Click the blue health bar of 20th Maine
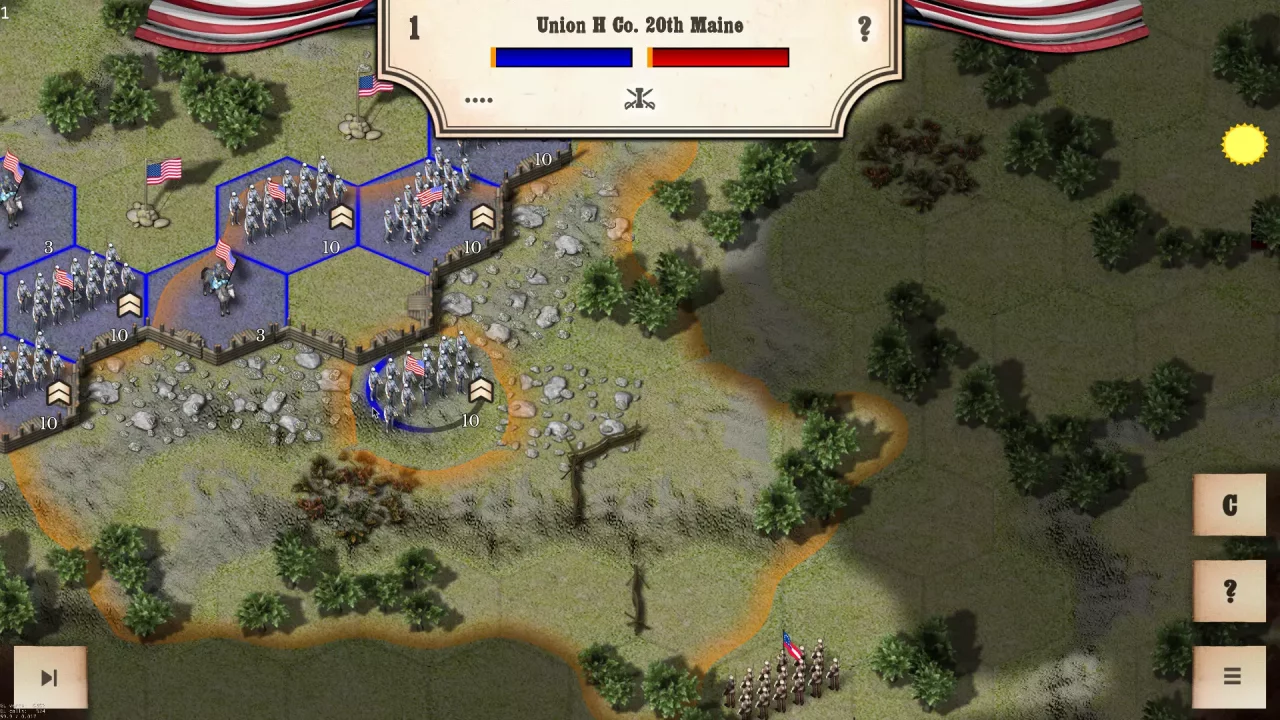 click(x=561, y=57)
